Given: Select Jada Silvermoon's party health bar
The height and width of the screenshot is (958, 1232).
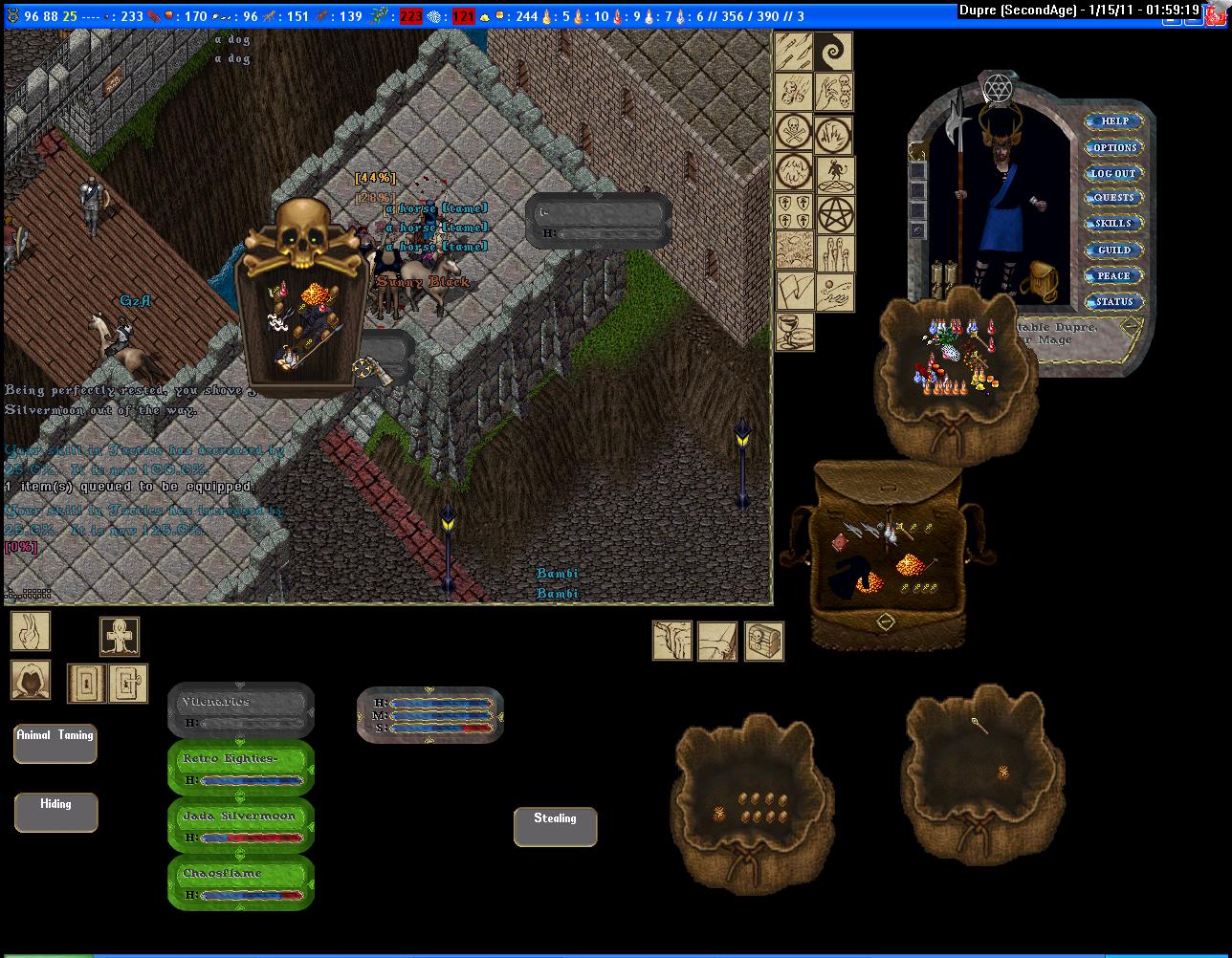Looking at the screenshot, I should [241, 825].
